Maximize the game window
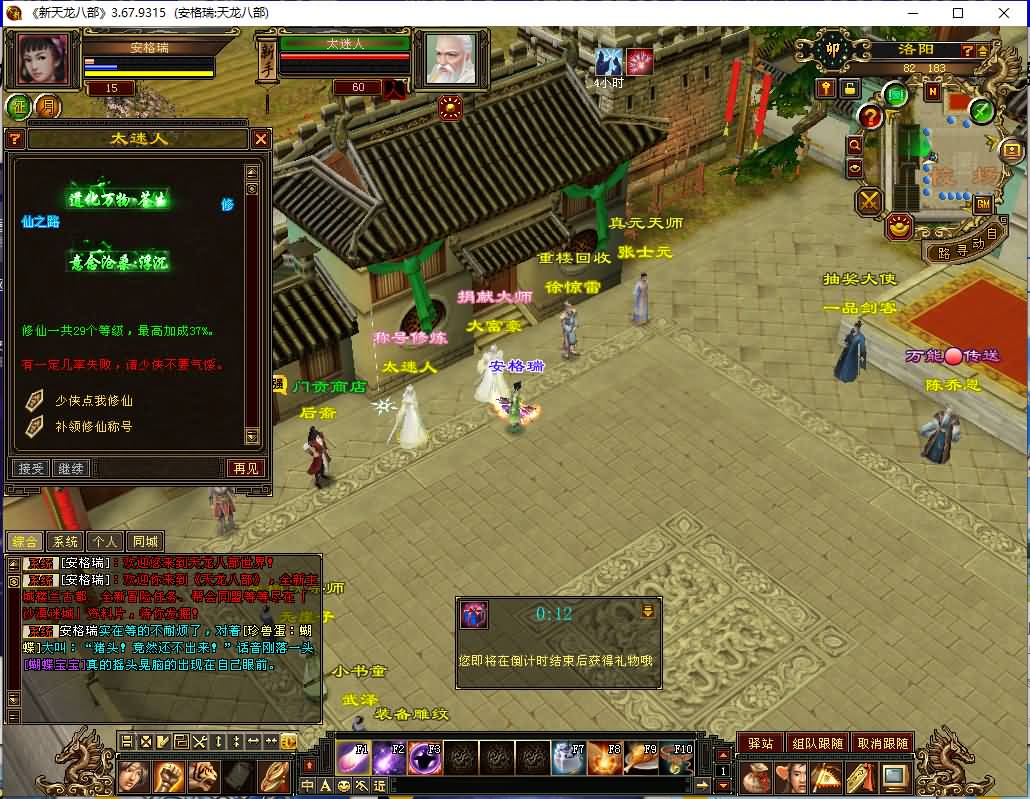The image size is (1030, 799). (958, 13)
